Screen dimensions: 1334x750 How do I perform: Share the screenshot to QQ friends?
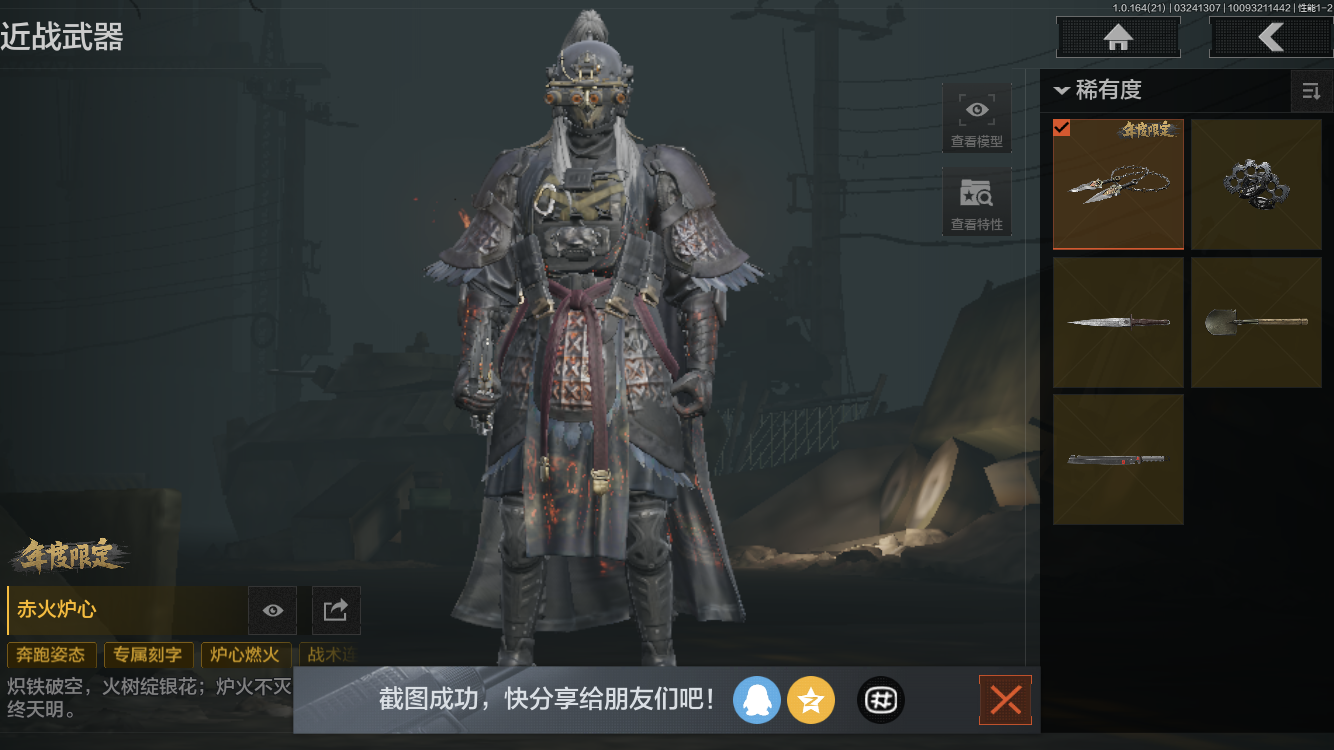757,700
